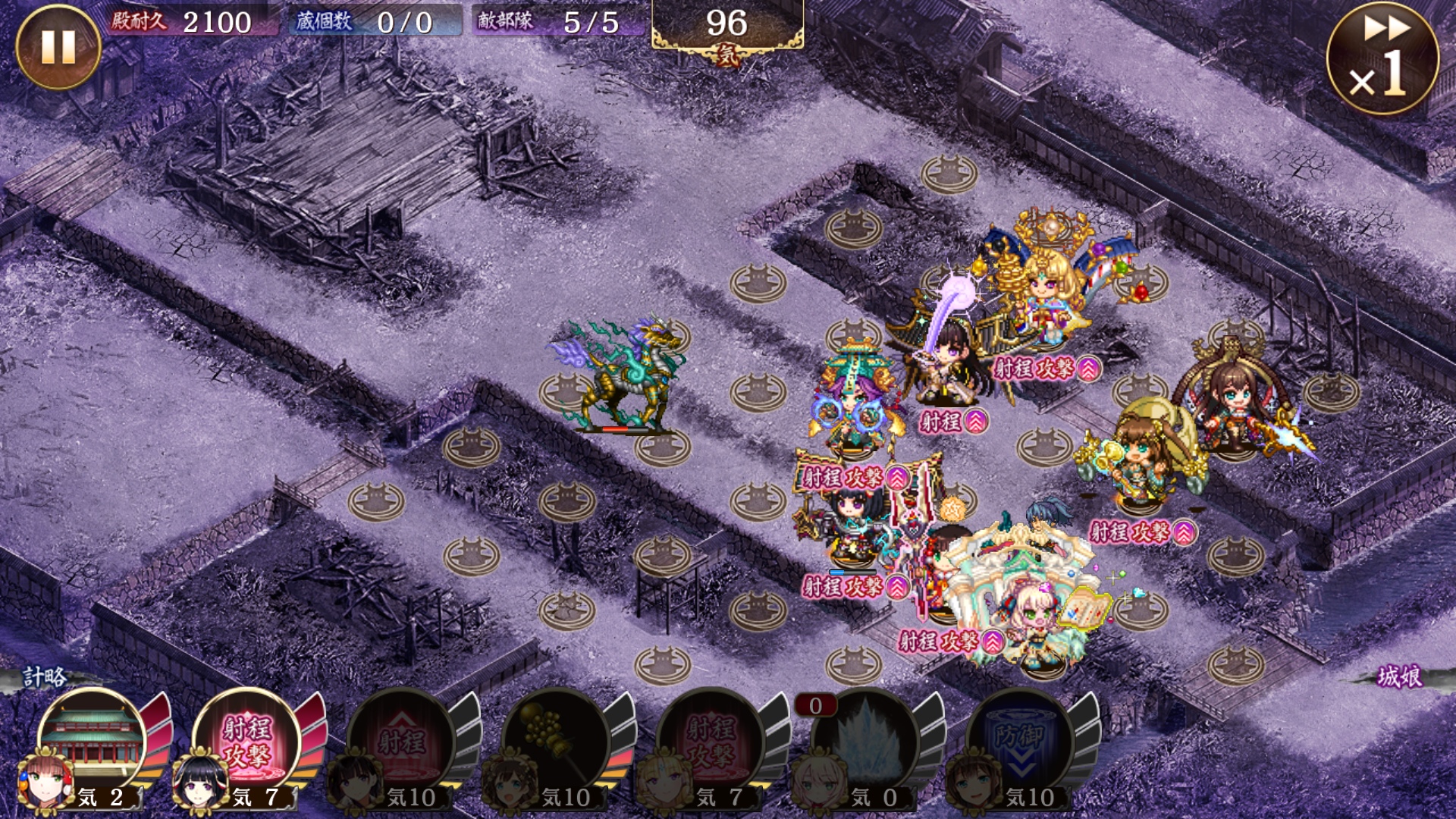Activate the palace building stratagem
The height and width of the screenshot is (819, 1456).
94,739
